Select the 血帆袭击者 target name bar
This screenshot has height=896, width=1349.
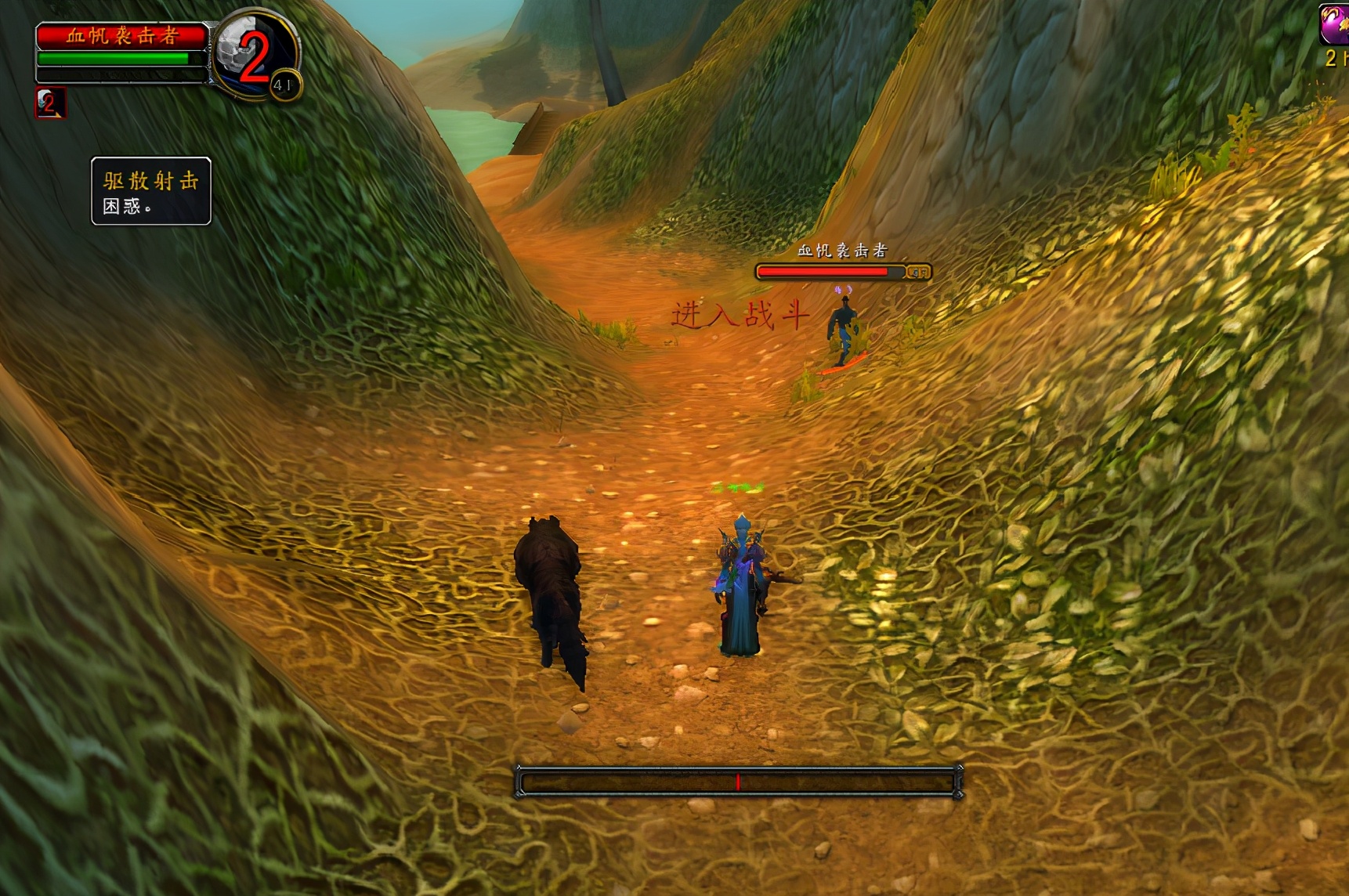(122, 36)
